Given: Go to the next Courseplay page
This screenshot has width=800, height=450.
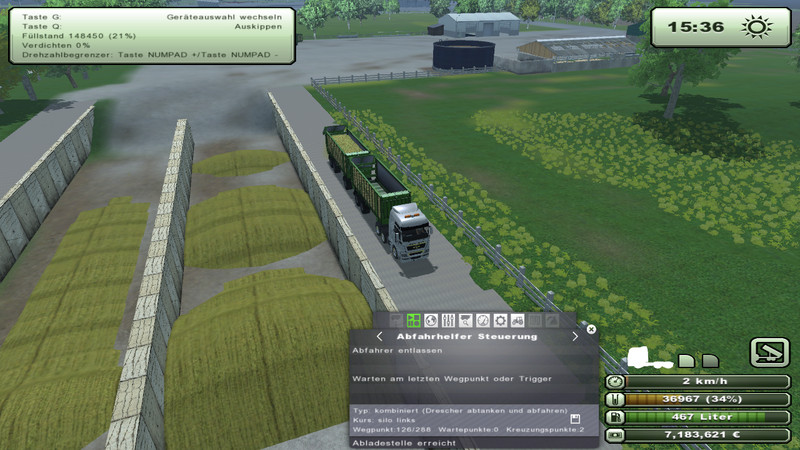Looking at the screenshot, I should click(575, 337).
